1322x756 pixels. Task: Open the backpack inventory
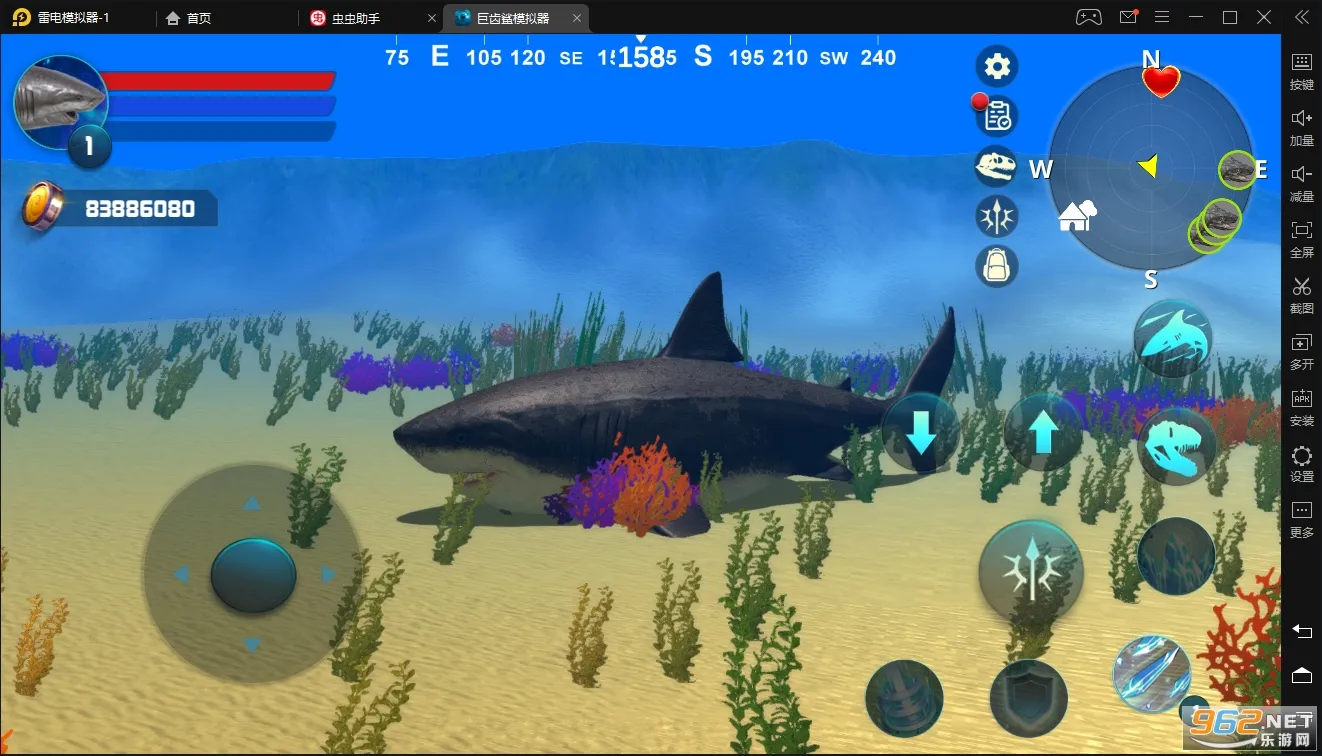[x=996, y=266]
